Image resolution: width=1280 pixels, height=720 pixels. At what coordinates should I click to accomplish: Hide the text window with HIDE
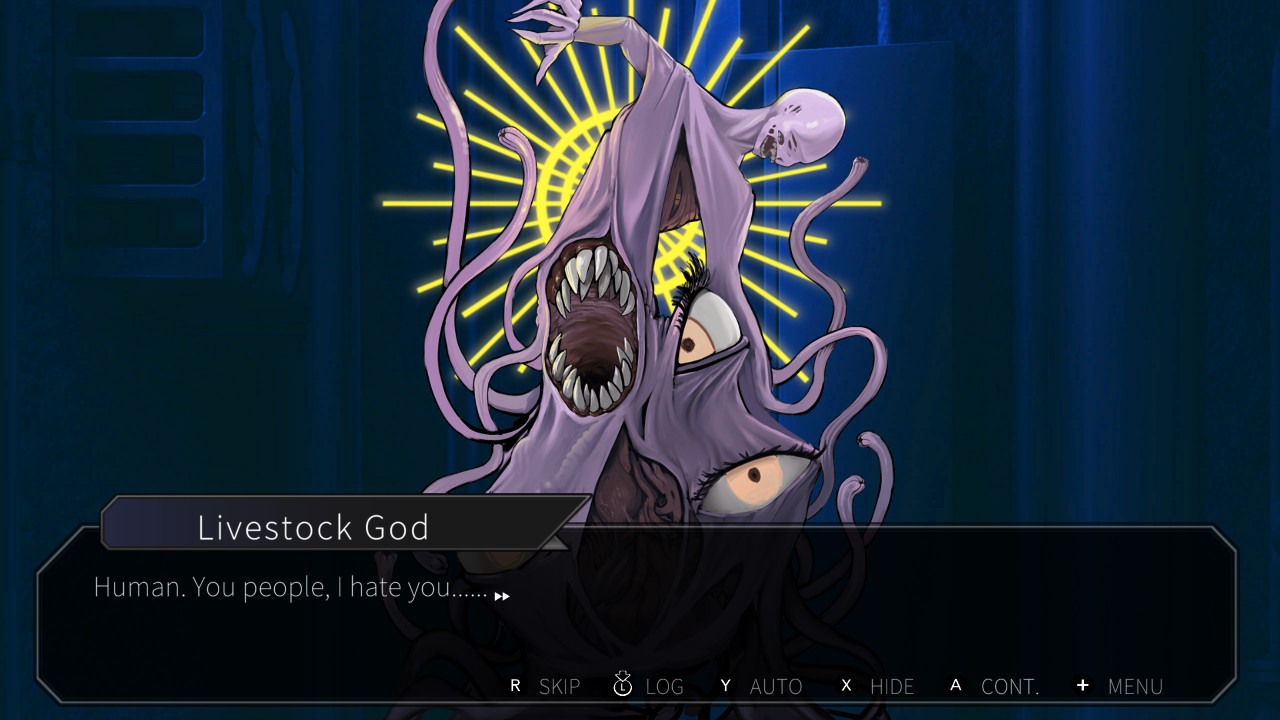pos(878,686)
